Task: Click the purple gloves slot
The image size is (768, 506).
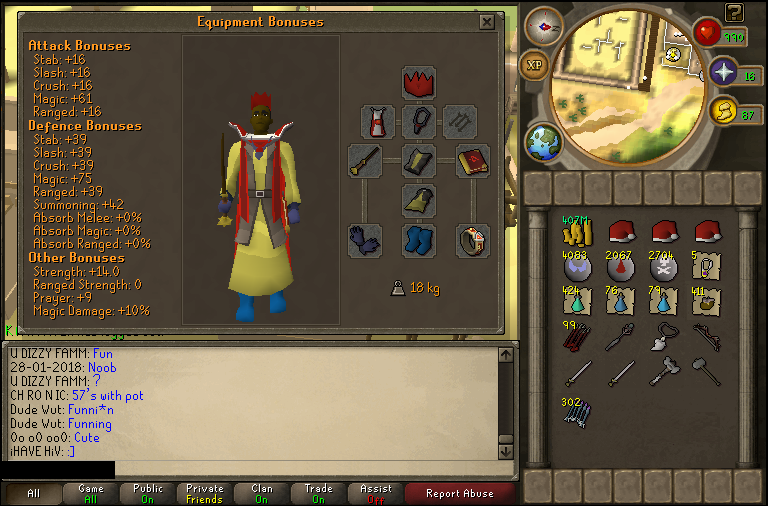Action: (364, 240)
